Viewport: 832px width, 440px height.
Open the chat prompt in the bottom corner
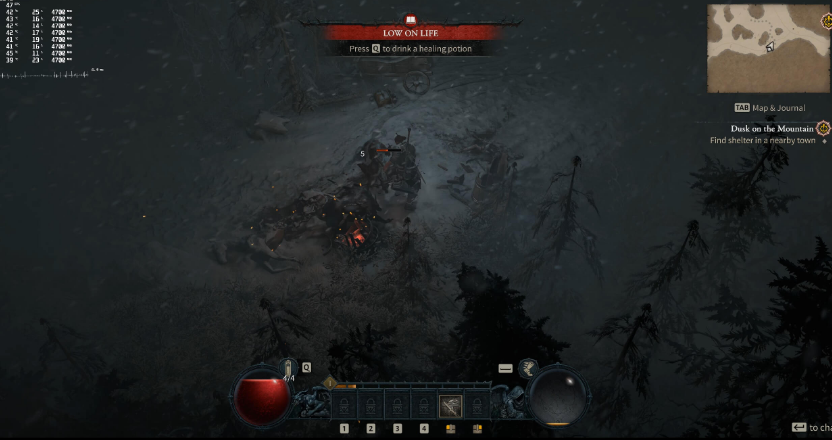(x=808, y=427)
